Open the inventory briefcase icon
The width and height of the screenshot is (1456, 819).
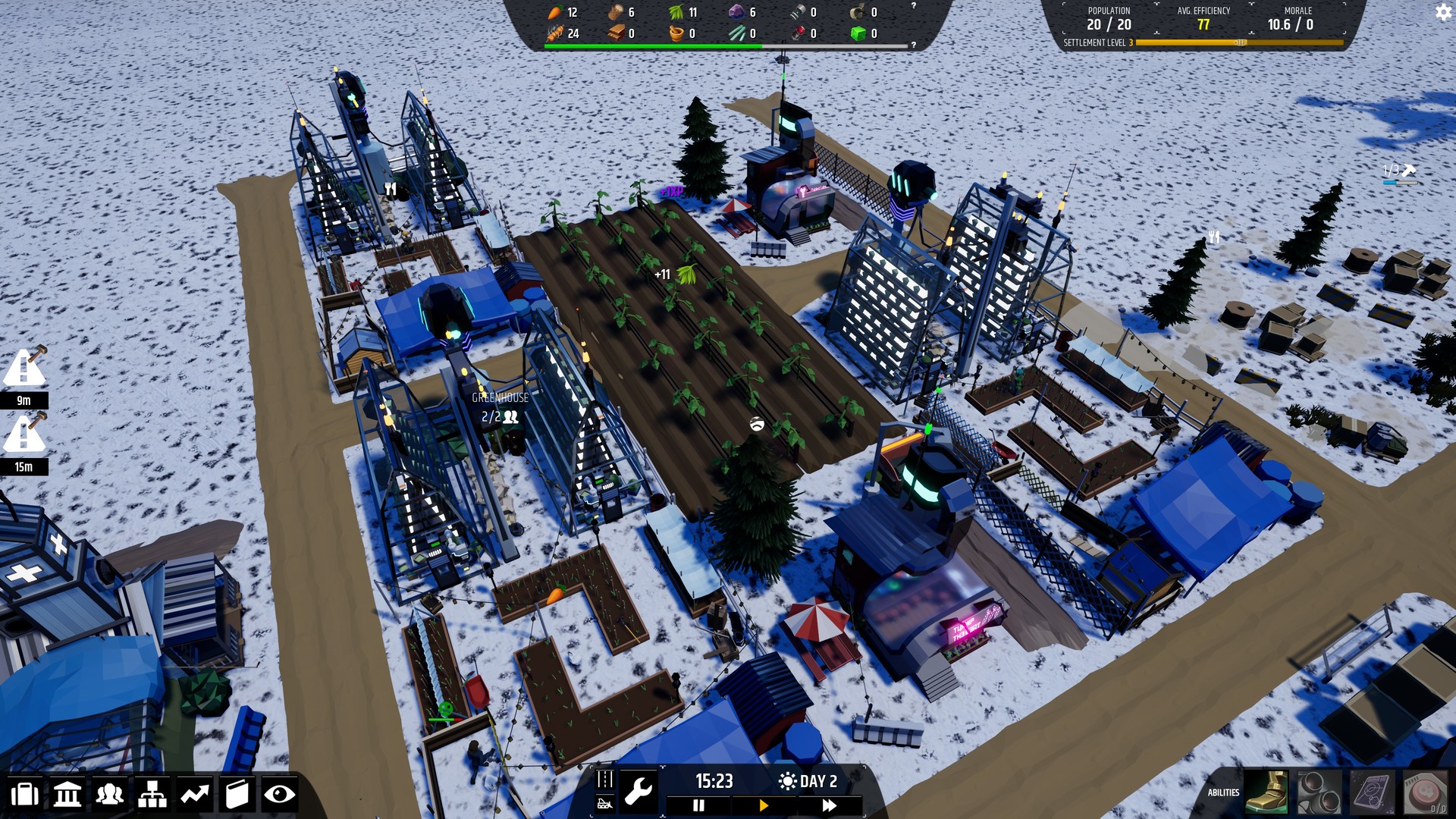coord(25,794)
